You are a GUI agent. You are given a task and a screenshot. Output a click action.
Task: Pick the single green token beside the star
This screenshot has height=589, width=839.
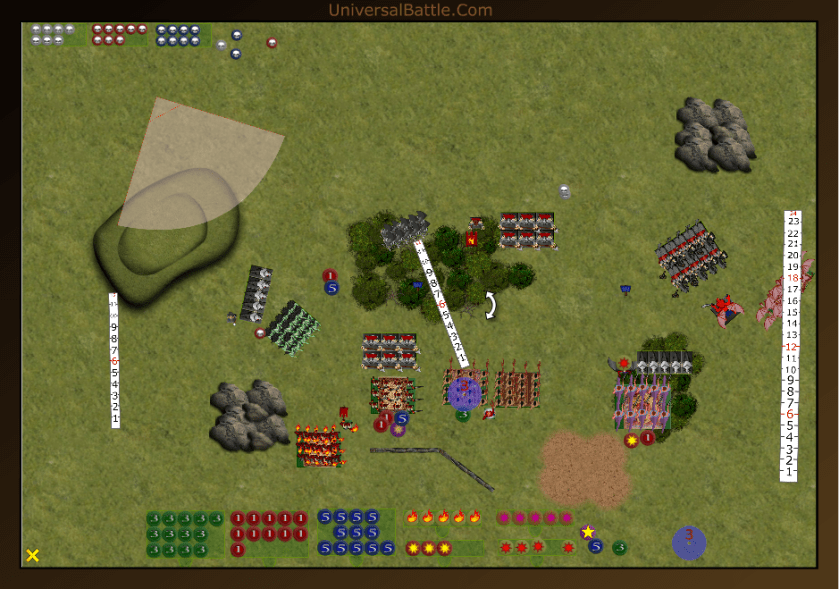(x=620, y=547)
